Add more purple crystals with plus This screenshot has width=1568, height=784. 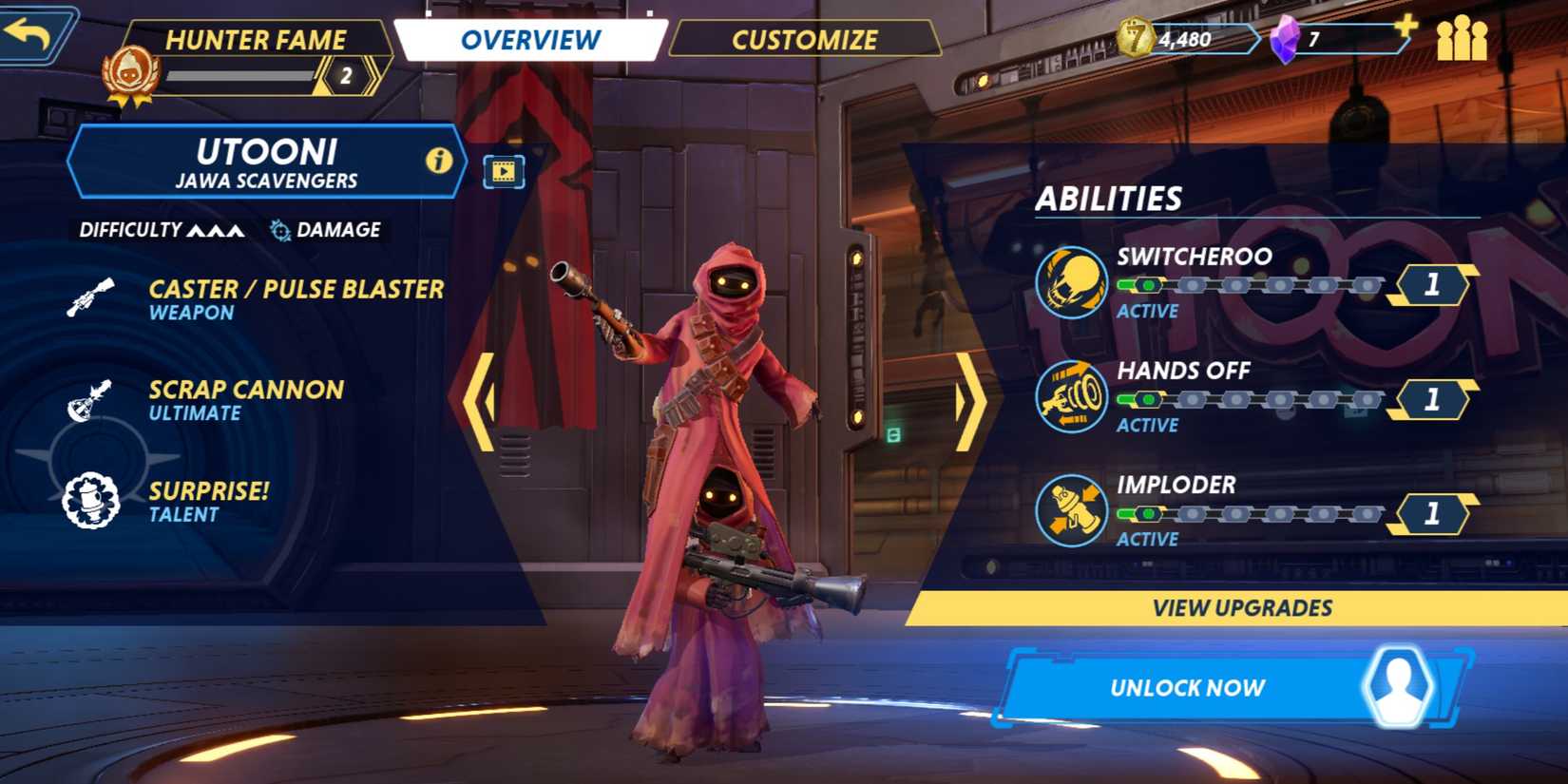tap(1405, 26)
